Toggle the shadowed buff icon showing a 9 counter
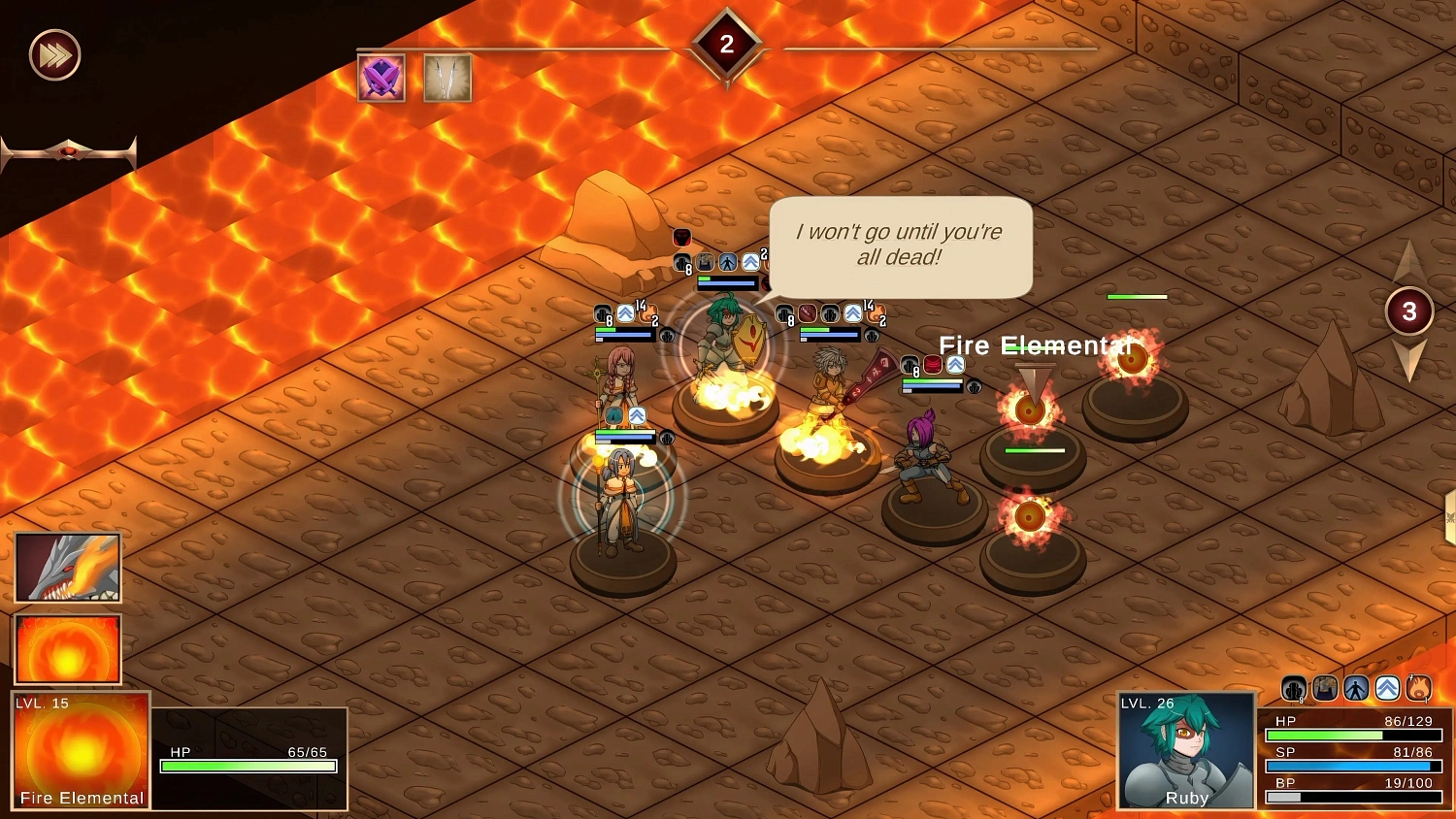1456x819 pixels. click(1294, 689)
